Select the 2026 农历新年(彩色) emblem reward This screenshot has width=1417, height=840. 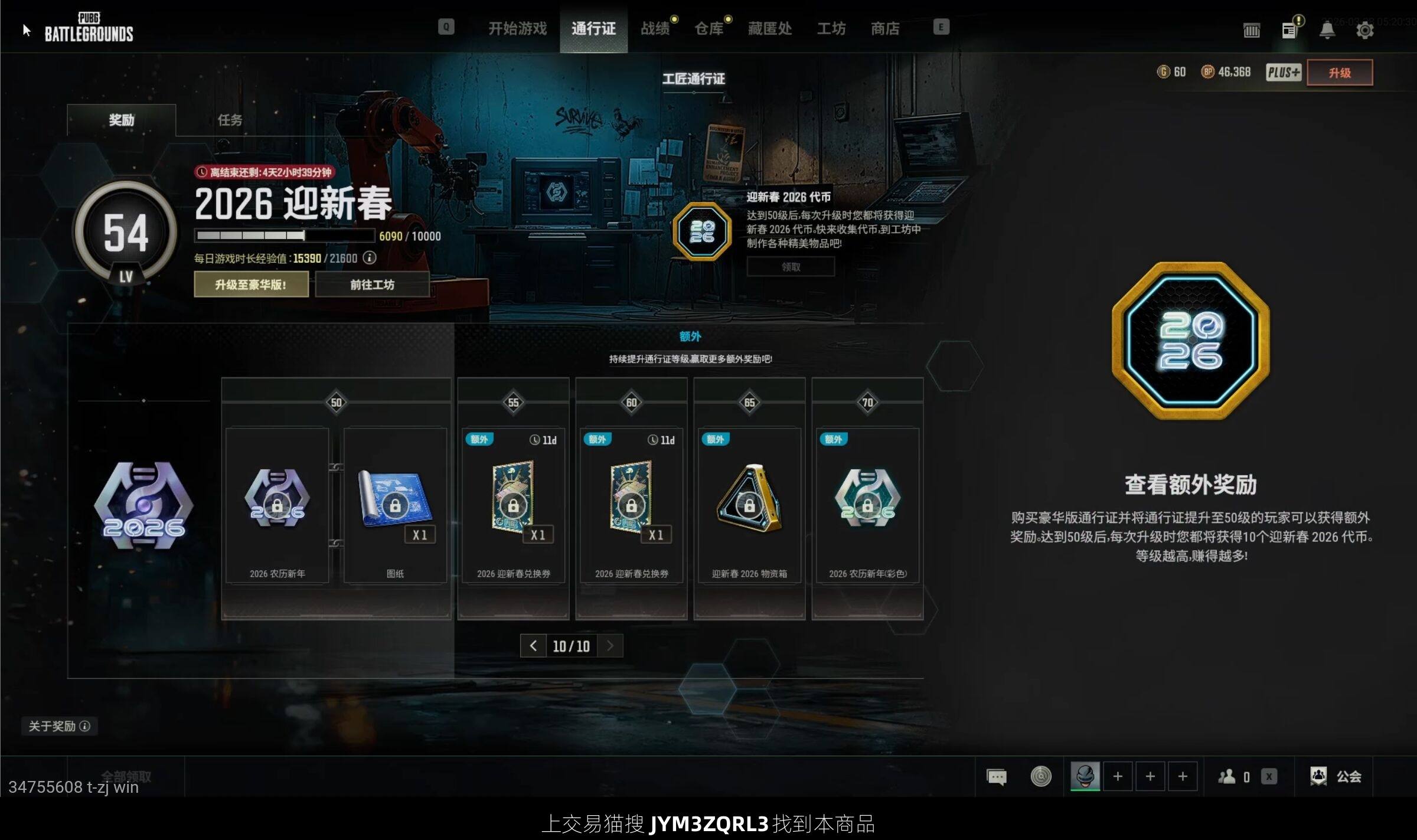coord(867,505)
